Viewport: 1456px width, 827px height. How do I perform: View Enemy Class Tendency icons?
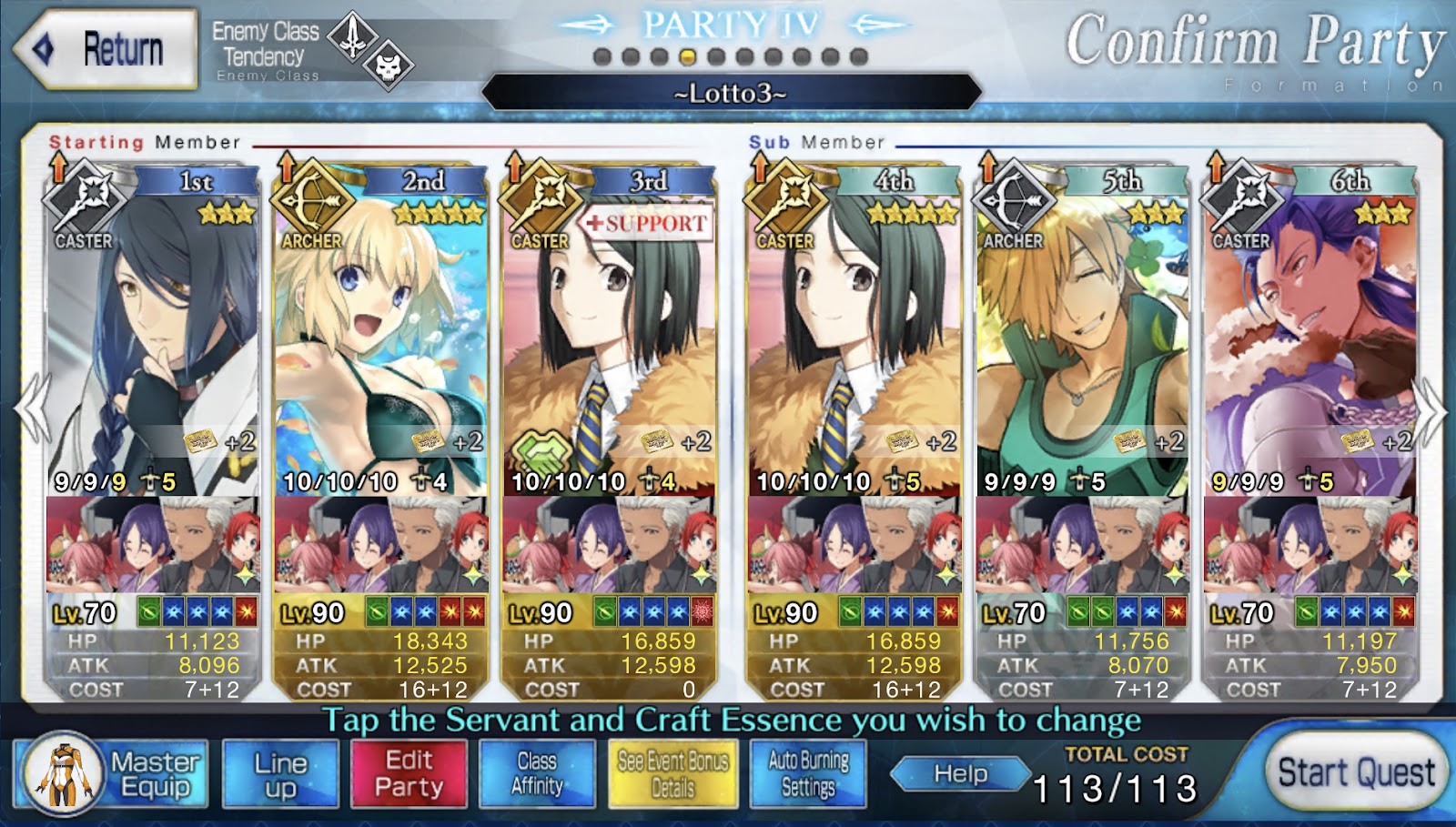pyautogui.click(x=370, y=51)
